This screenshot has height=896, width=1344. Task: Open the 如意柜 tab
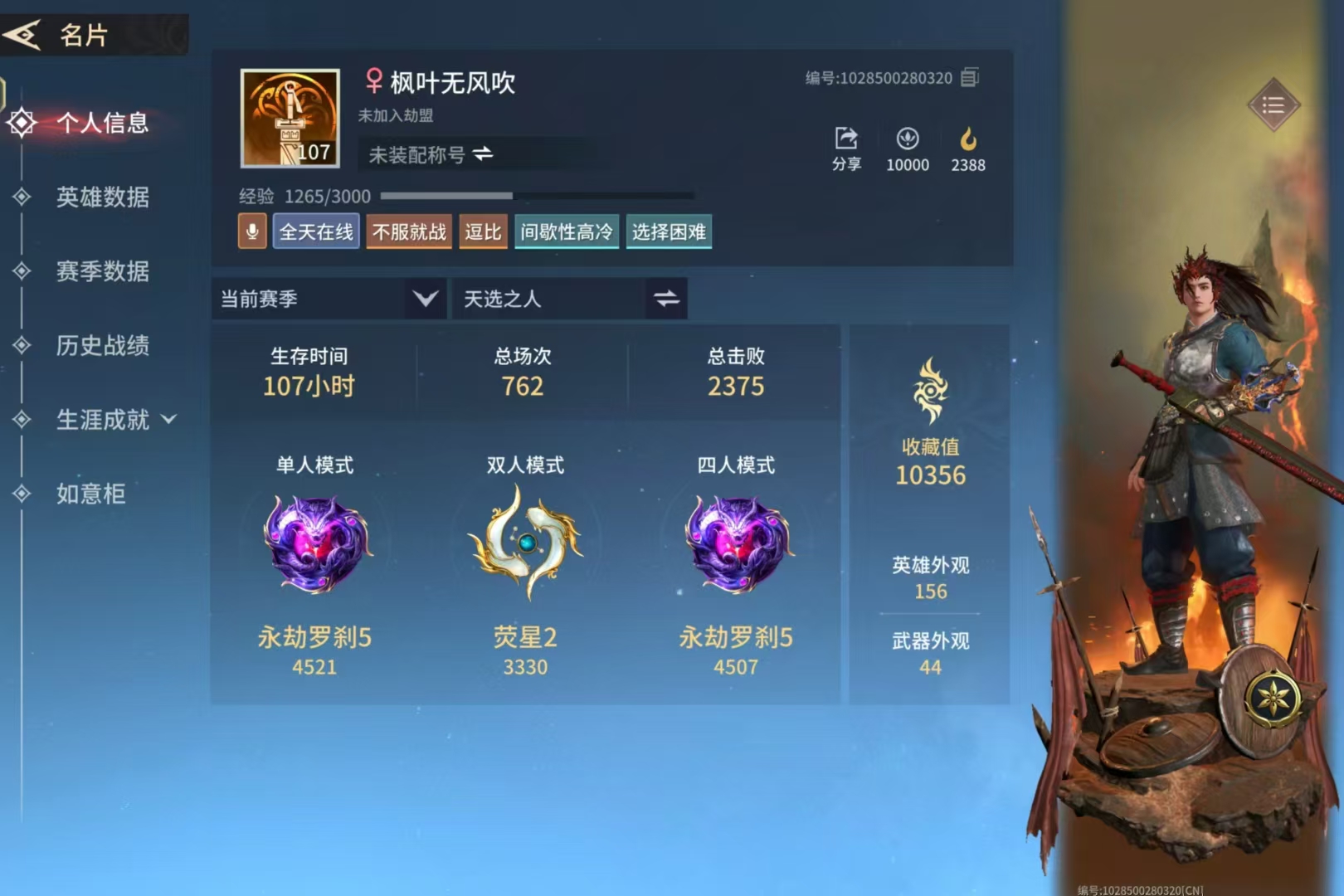pos(90,494)
